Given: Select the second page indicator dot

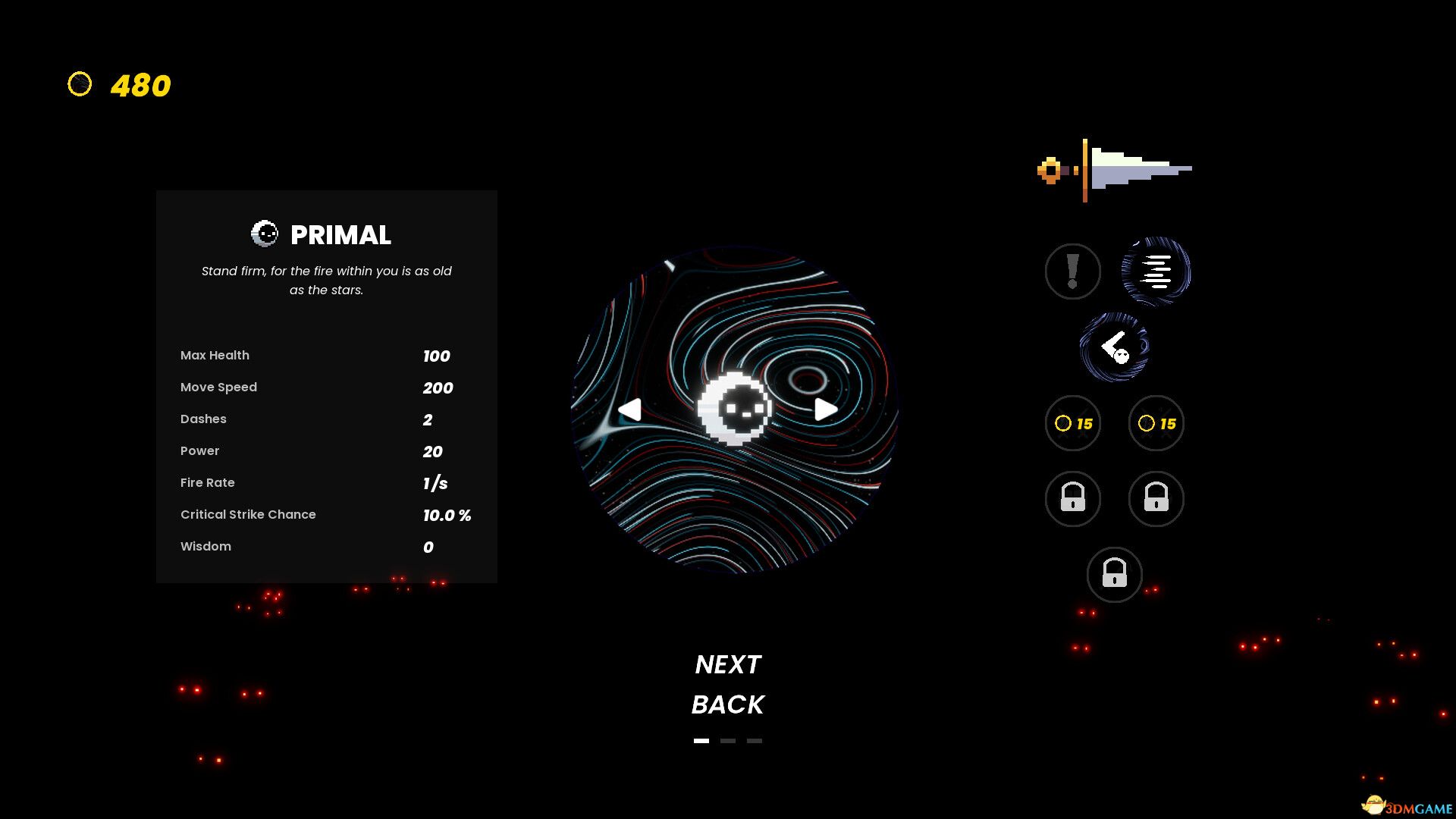Looking at the screenshot, I should tap(727, 741).
